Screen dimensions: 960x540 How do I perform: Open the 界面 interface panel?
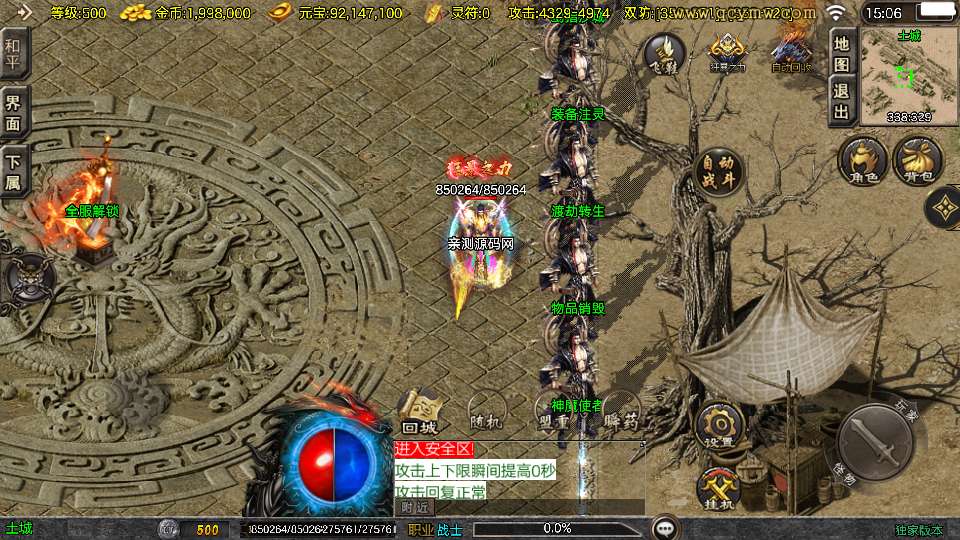point(14,113)
